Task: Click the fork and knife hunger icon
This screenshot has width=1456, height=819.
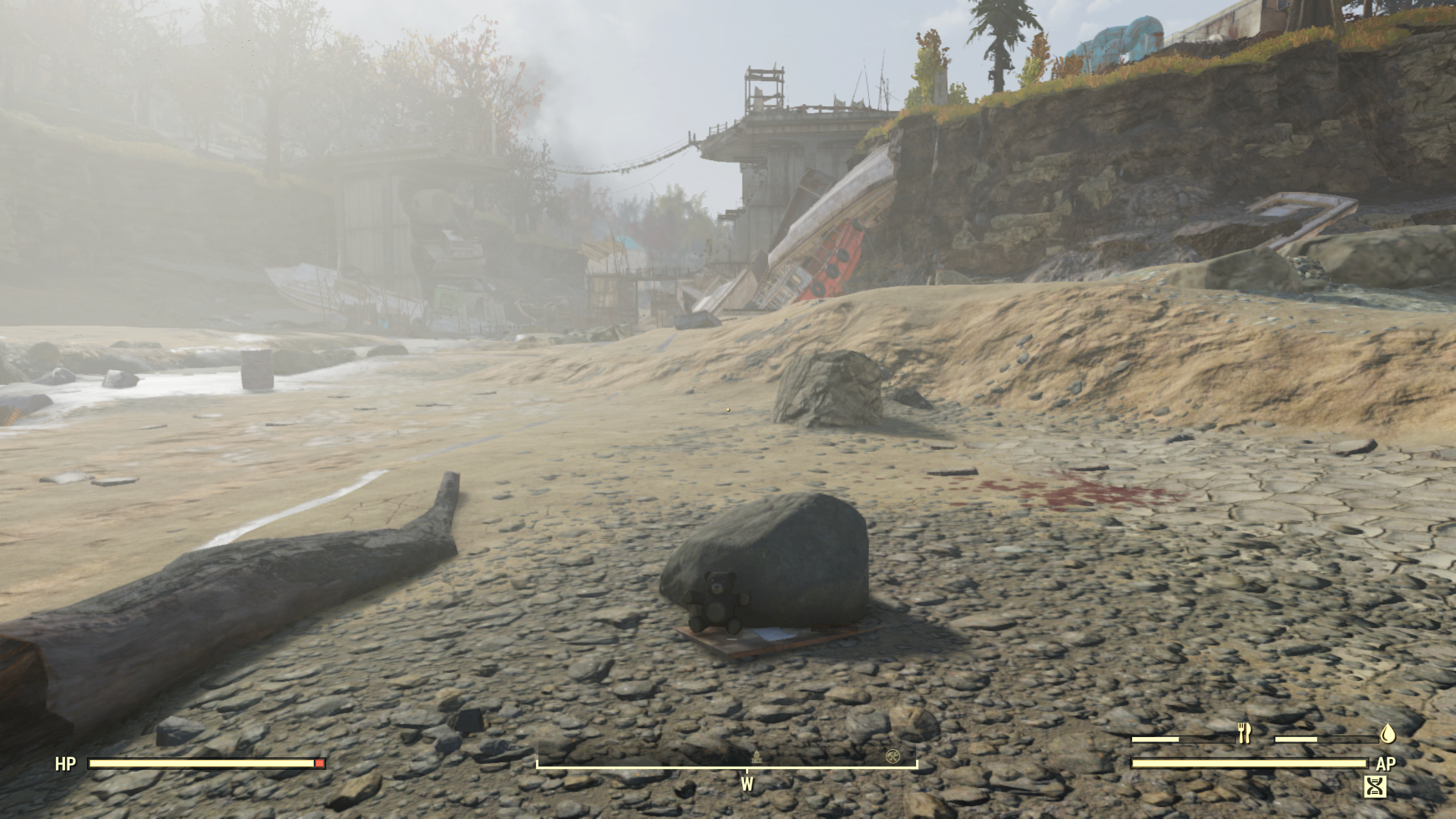Action: click(x=1244, y=733)
